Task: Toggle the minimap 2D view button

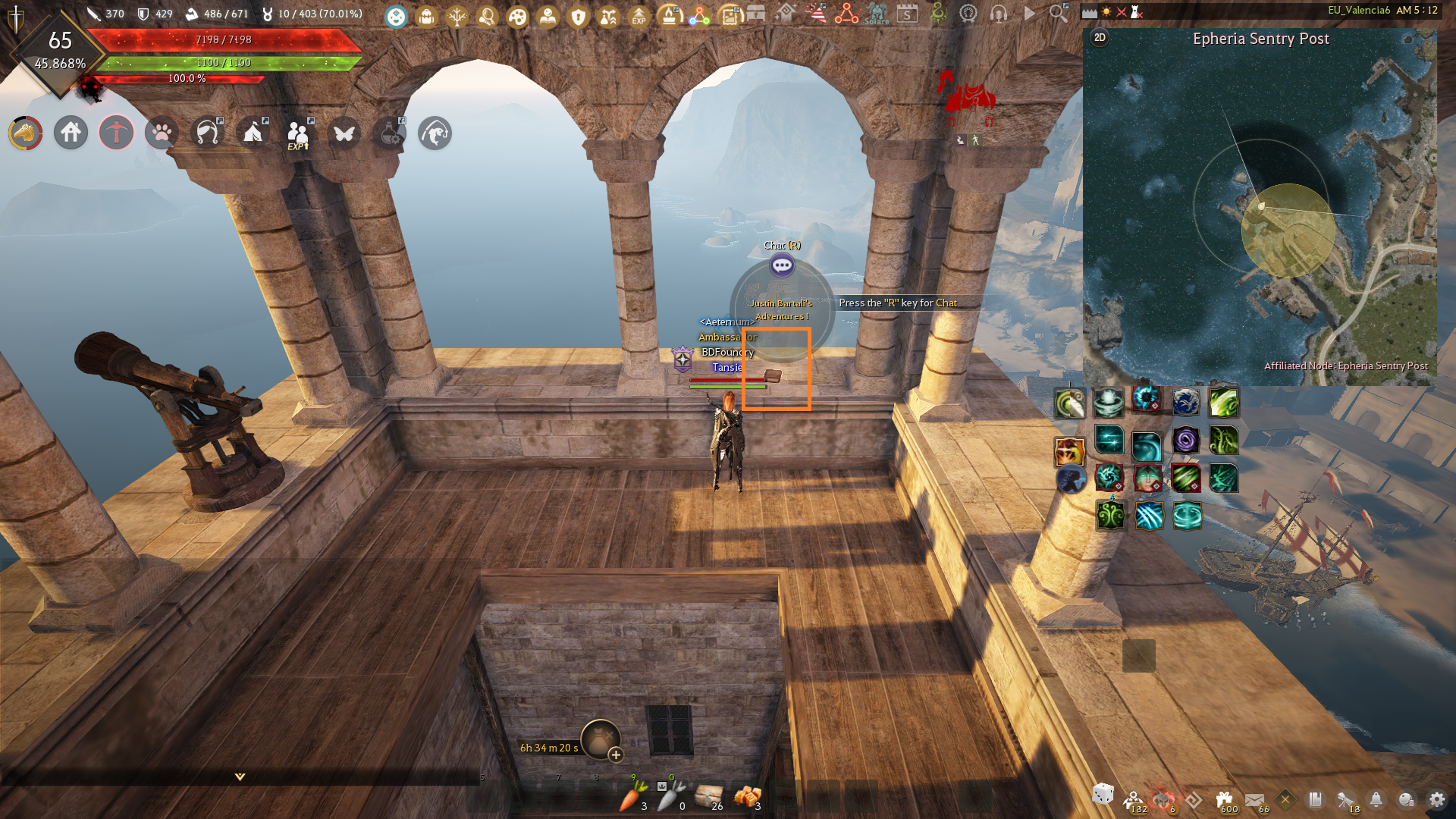Action: [1100, 37]
